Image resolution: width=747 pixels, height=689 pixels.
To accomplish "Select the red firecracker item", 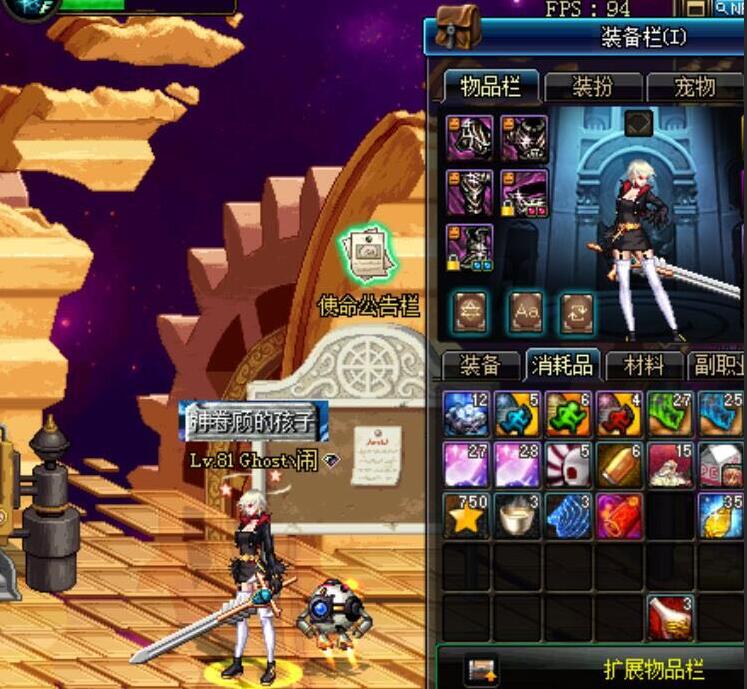I will click(620, 515).
